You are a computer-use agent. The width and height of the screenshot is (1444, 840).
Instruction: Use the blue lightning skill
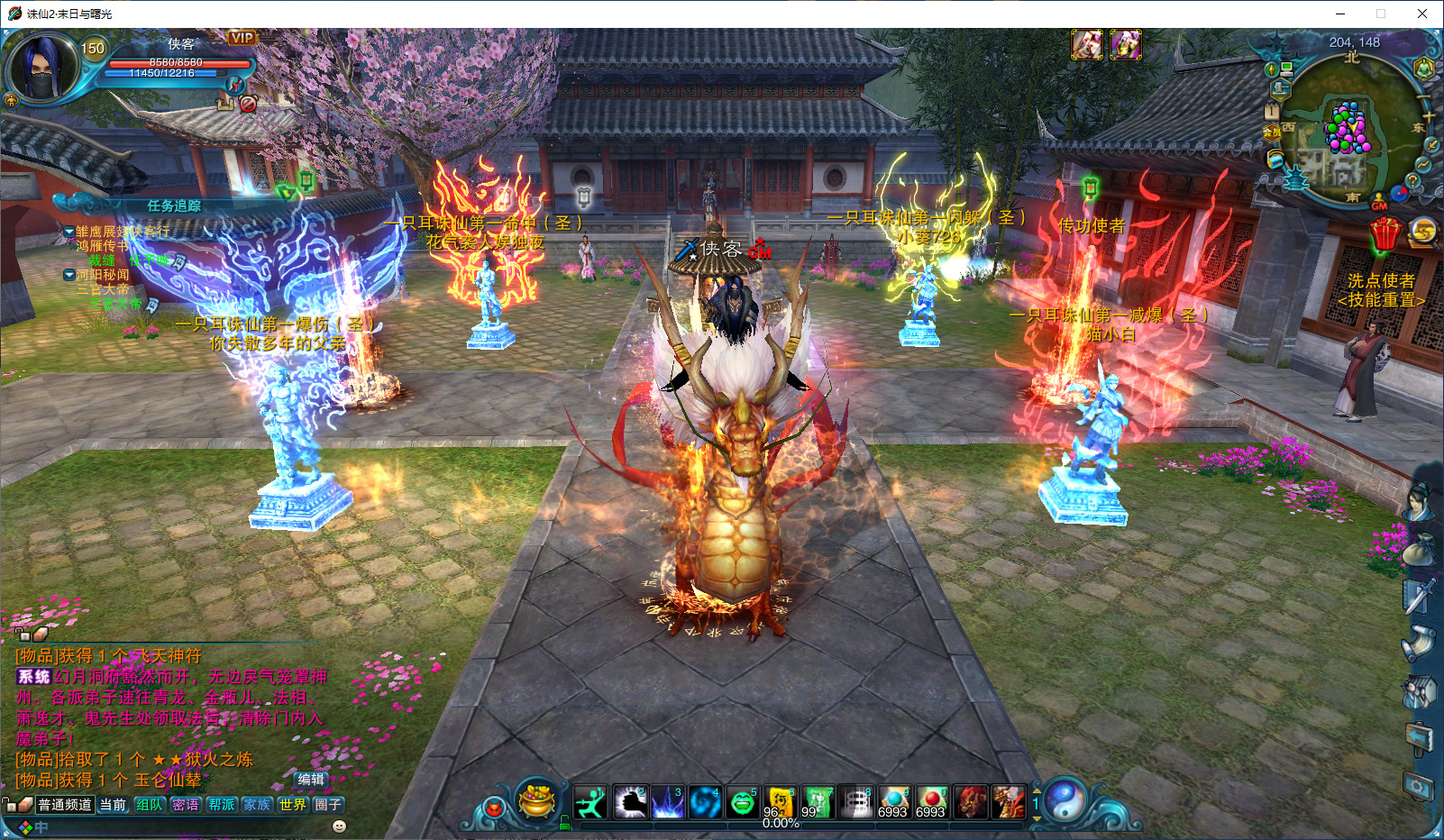pyautogui.click(x=668, y=802)
